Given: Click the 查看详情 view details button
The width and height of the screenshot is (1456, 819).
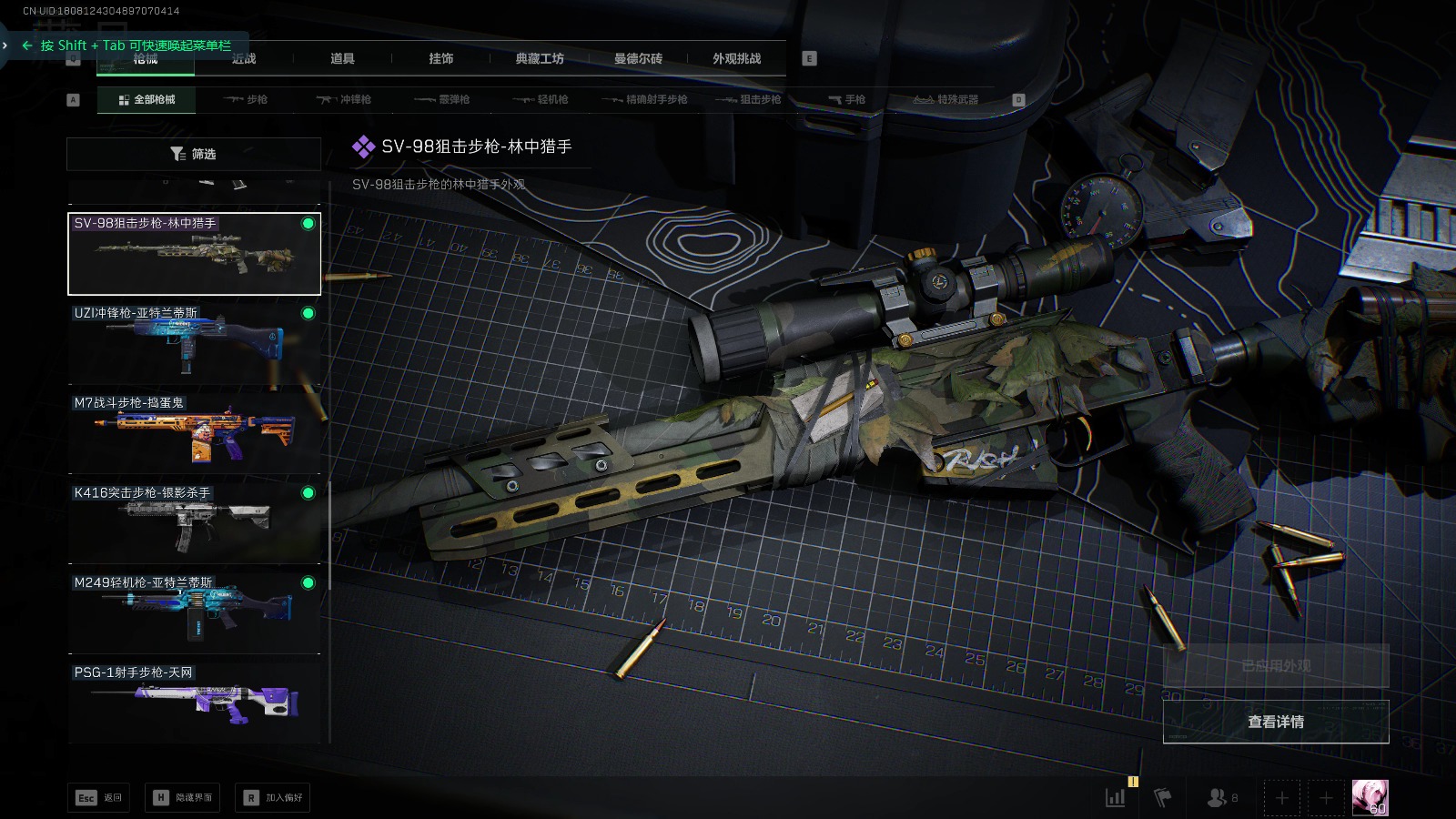Looking at the screenshot, I should [1276, 722].
